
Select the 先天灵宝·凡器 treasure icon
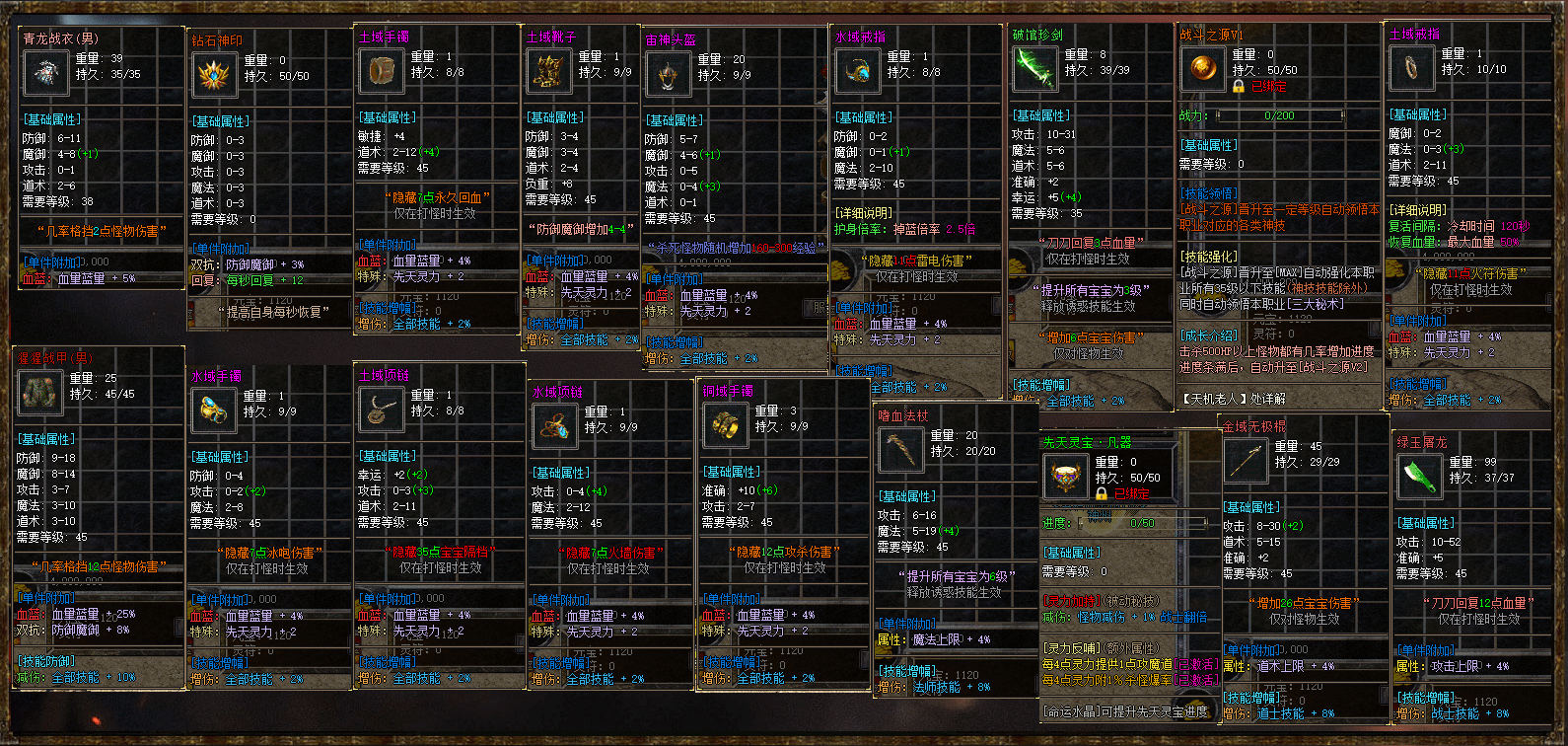[1065, 478]
